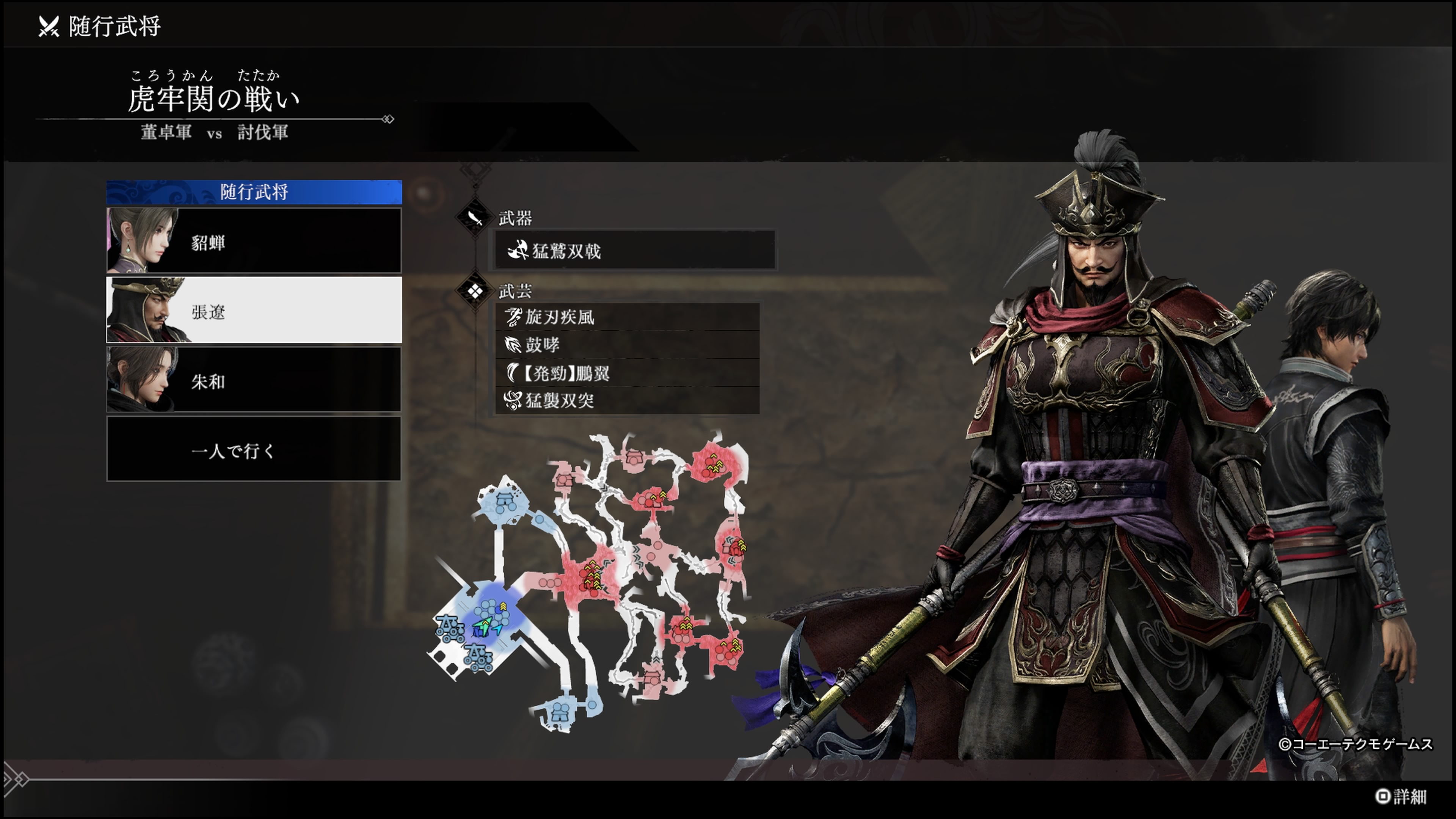
Task: Choose the 一人で行く option
Action: coord(254,450)
